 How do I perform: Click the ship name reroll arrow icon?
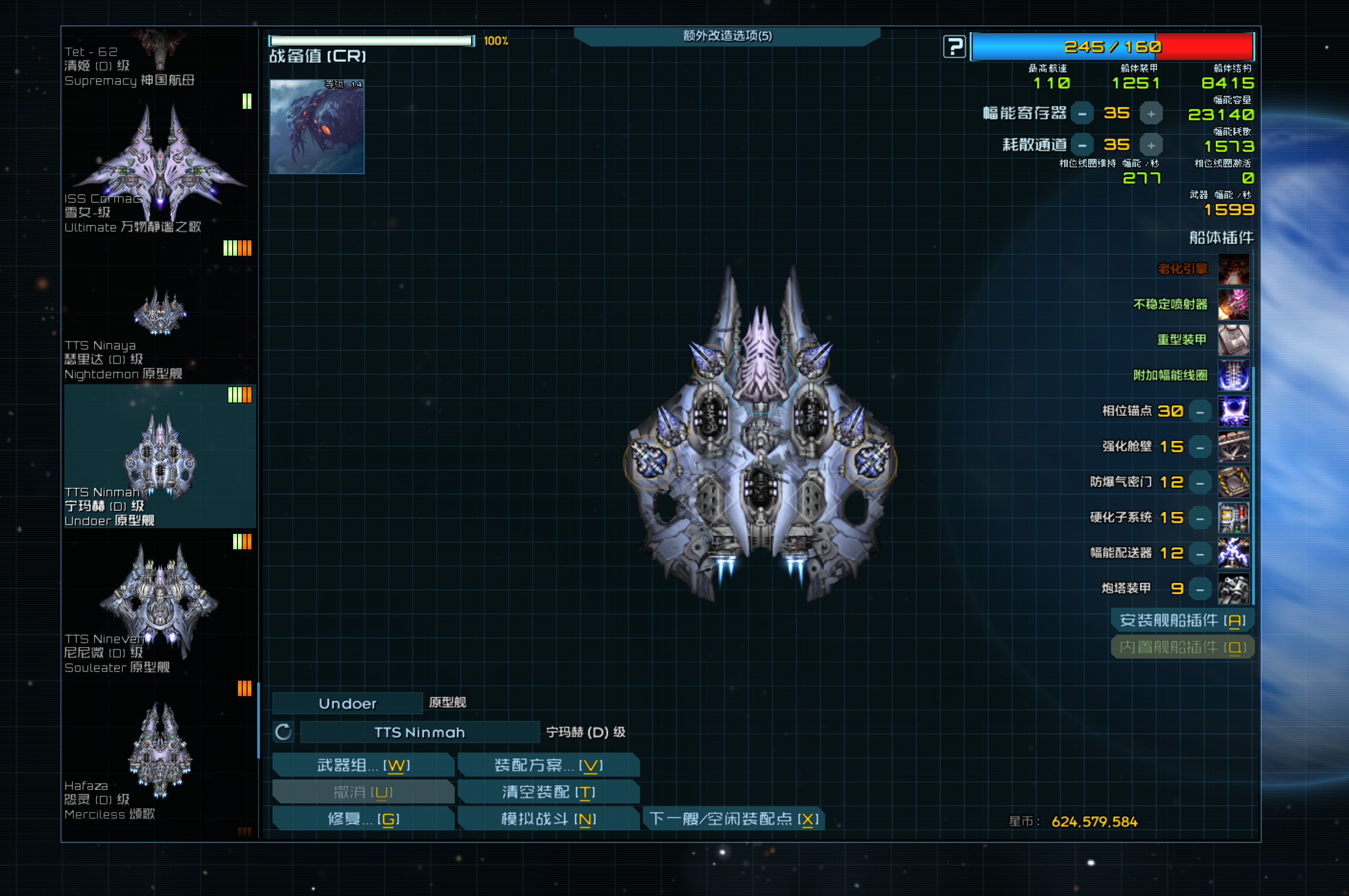[284, 732]
